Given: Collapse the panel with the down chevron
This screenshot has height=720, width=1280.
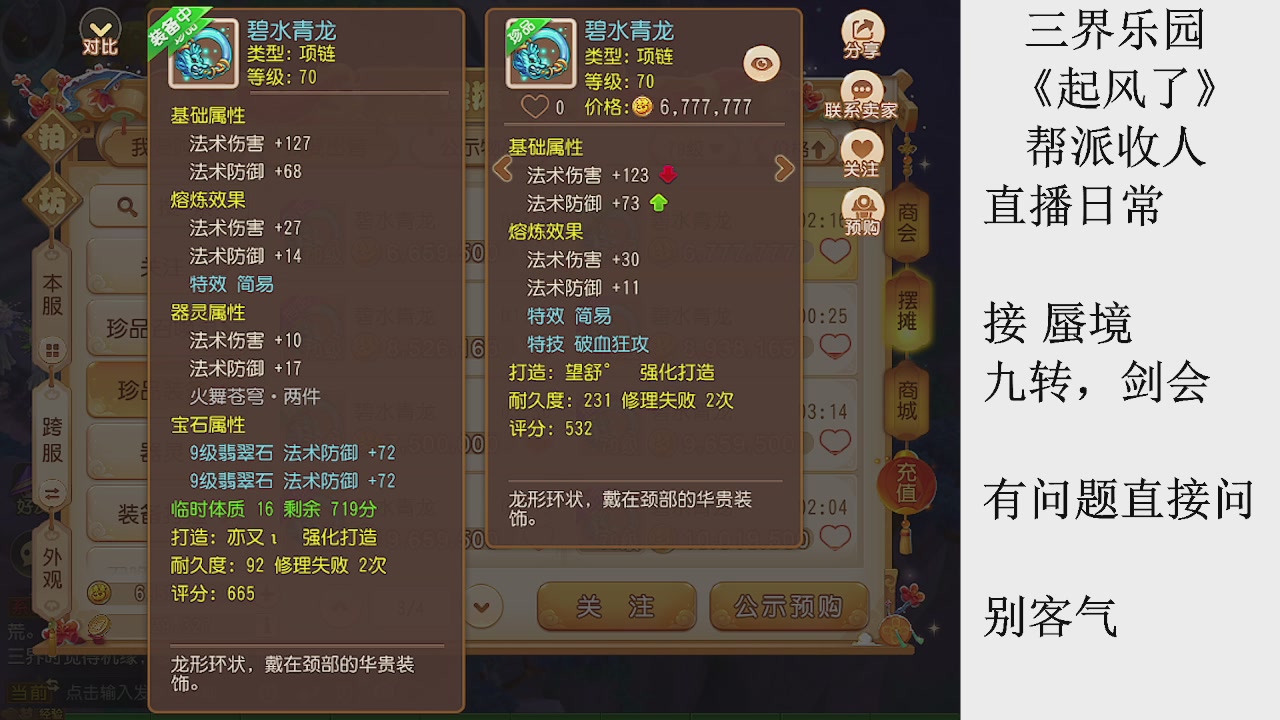Looking at the screenshot, I should [482, 607].
